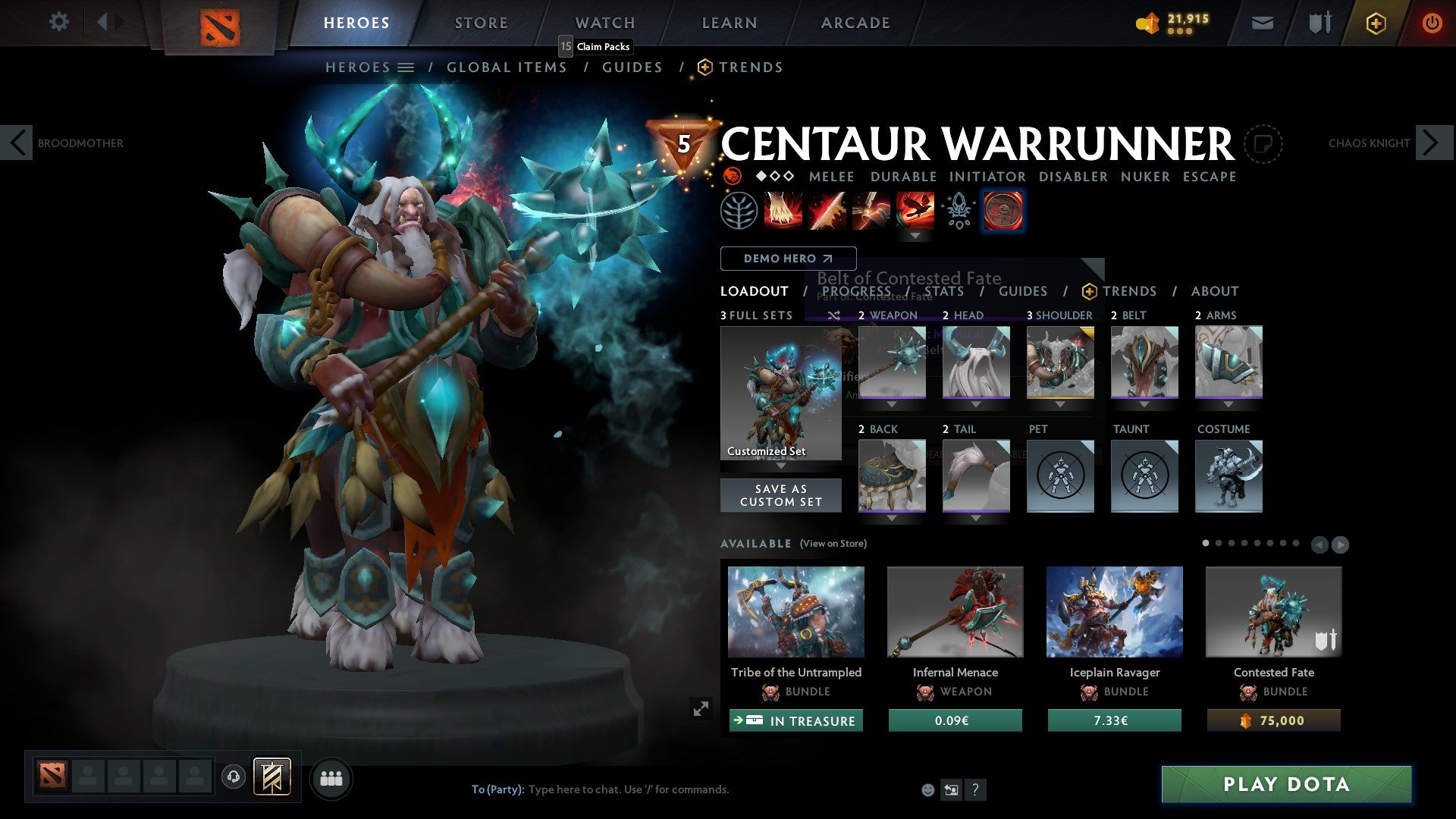Expand the ultimate ability details arrow

pyautogui.click(x=916, y=235)
